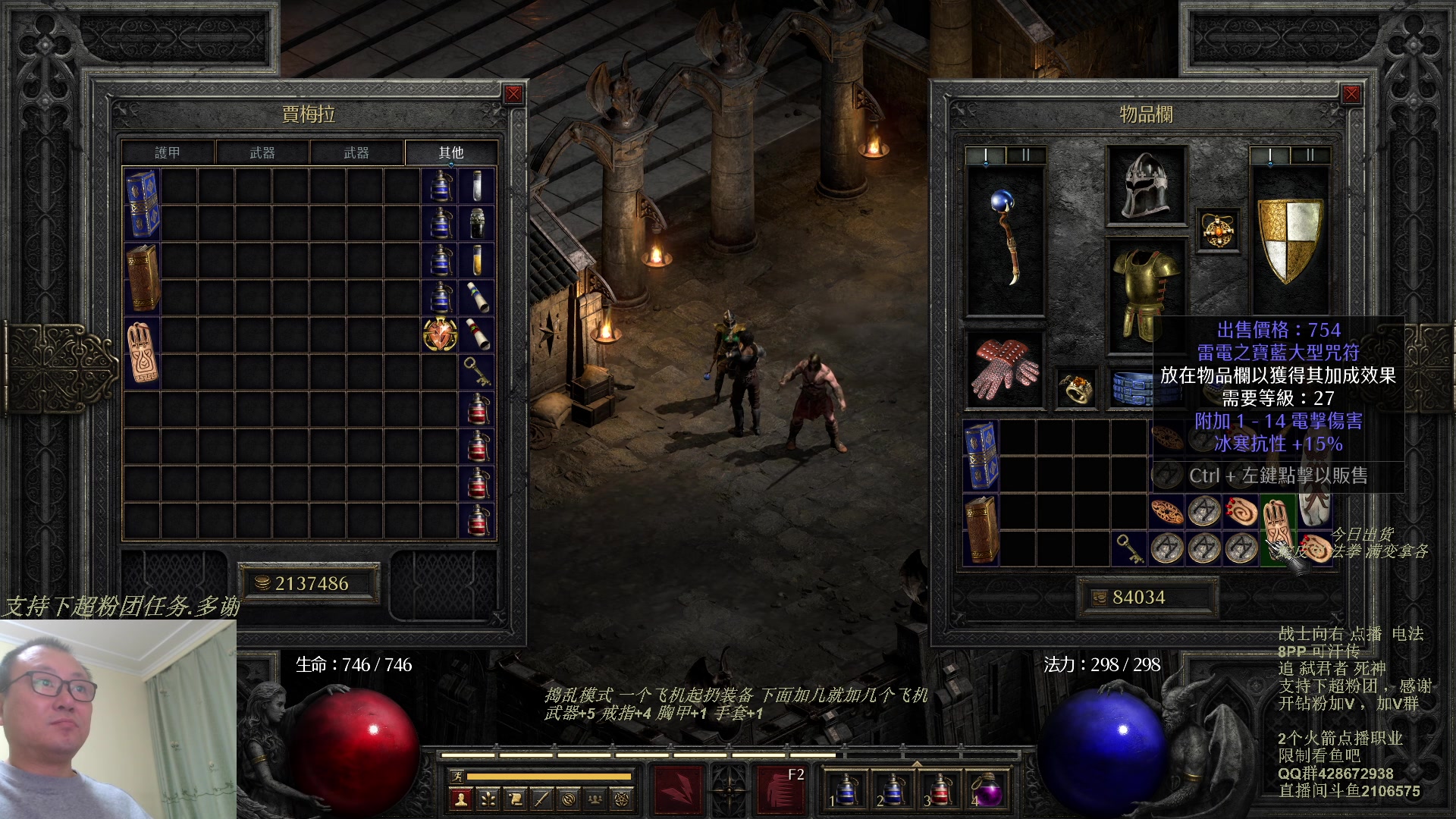Click the equipped helmet slot

point(1146,186)
